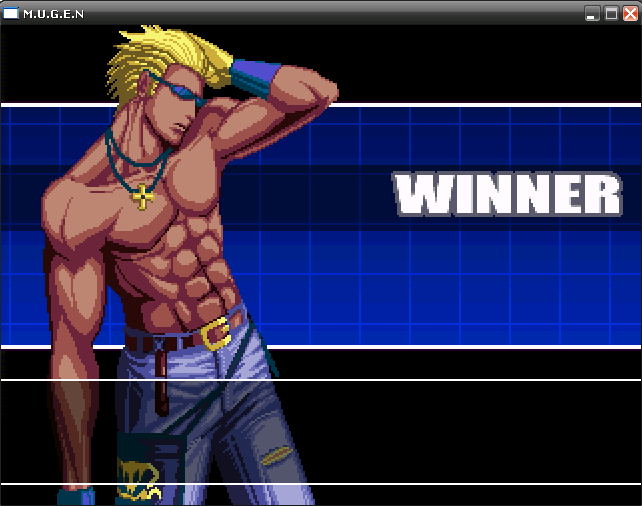The height and width of the screenshot is (506, 642).
Task: Maximize the M.U.G.E.N window
Action: pos(611,13)
